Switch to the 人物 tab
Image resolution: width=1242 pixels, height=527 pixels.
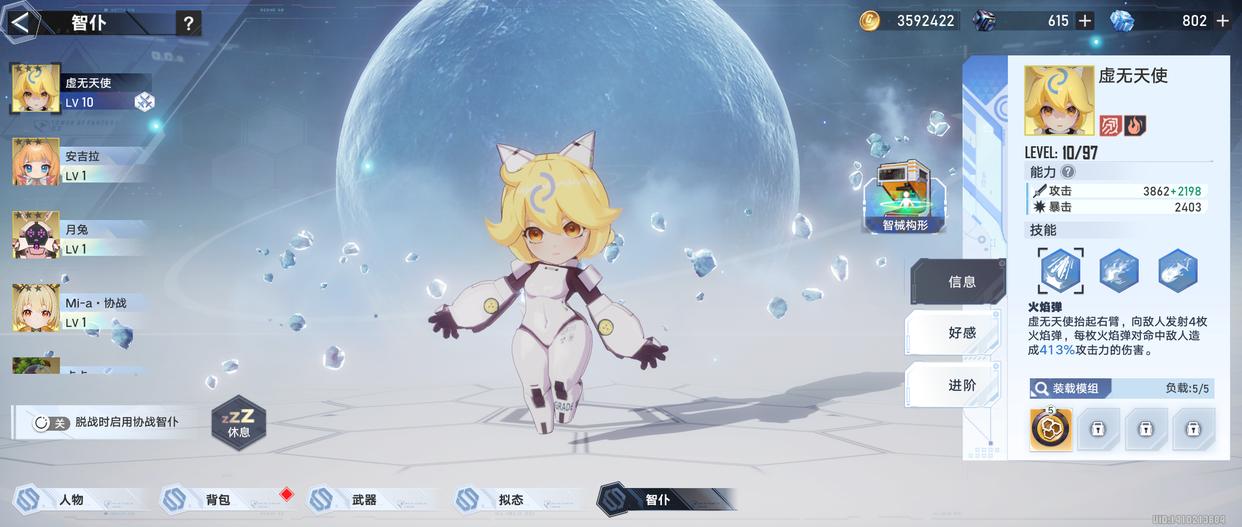[70, 499]
